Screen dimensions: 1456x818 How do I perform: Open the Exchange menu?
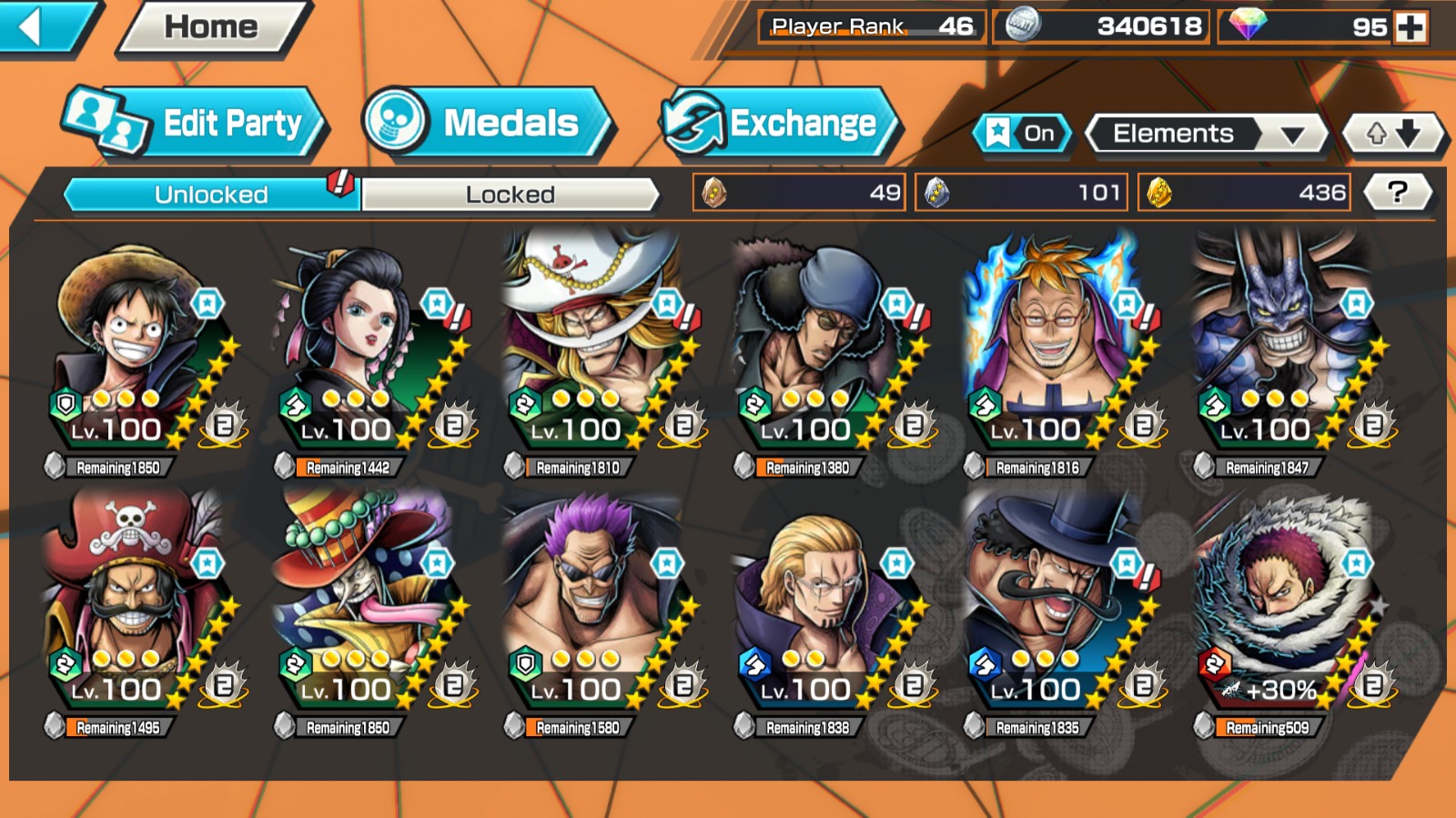click(x=781, y=123)
